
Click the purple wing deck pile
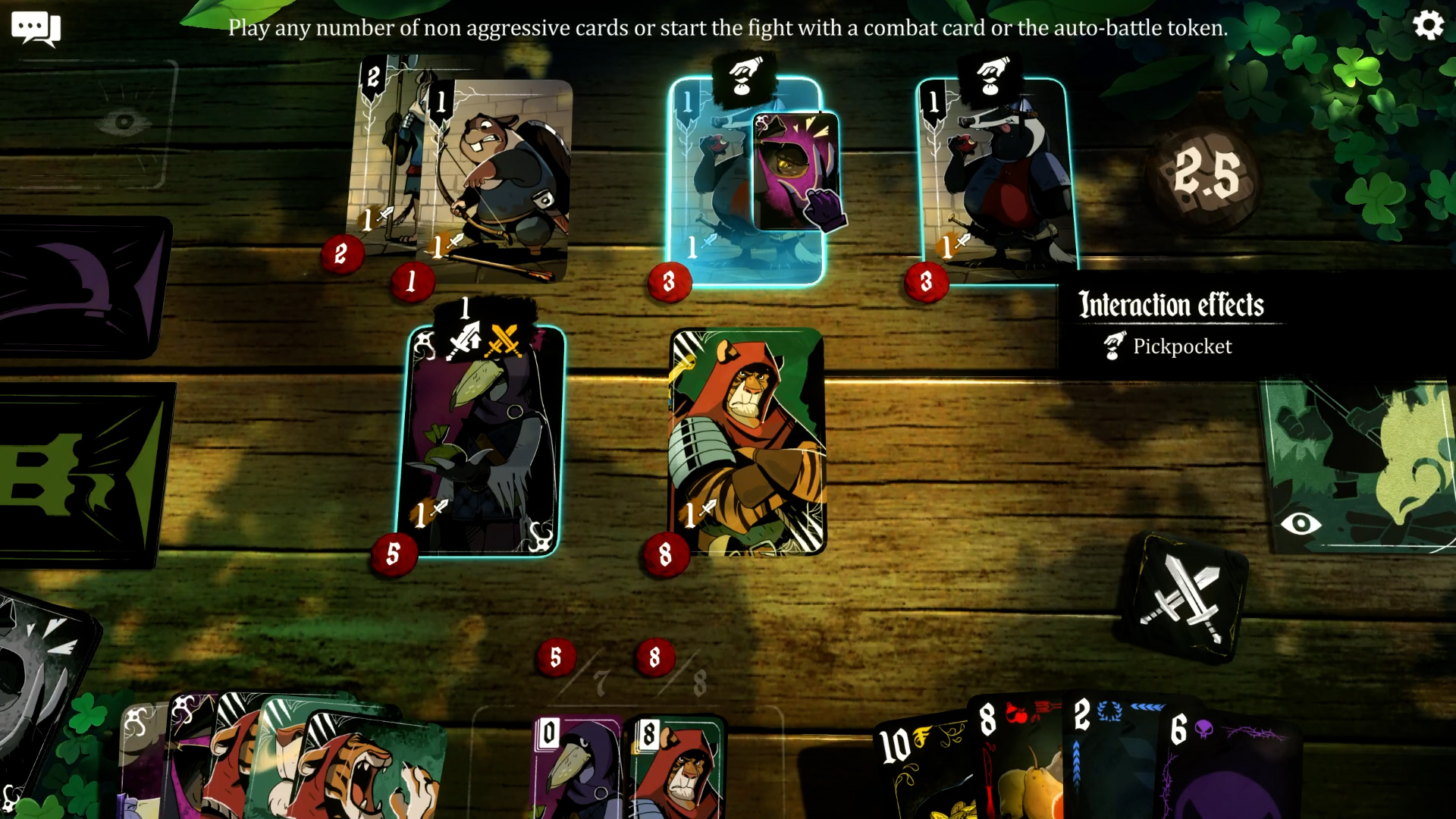(83, 288)
